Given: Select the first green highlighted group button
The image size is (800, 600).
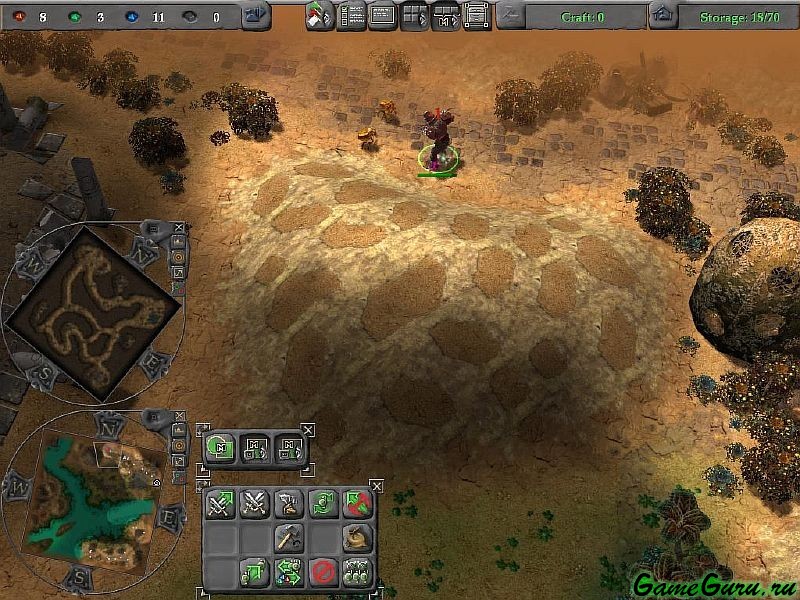Looking at the screenshot, I should [220, 448].
